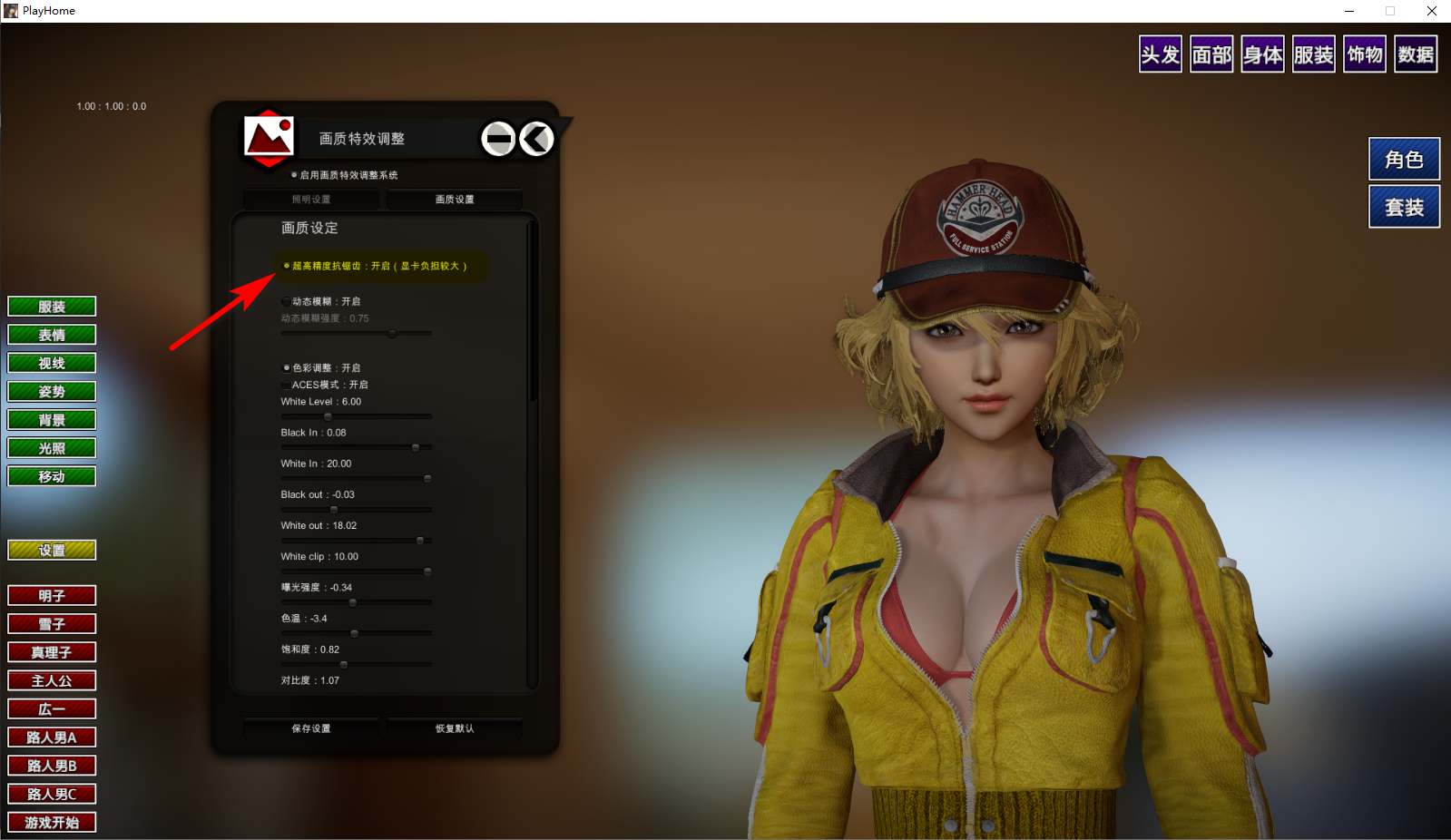This screenshot has width=1451, height=840.
Task: Open the 头发 hair category
Action: coord(1160,54)
